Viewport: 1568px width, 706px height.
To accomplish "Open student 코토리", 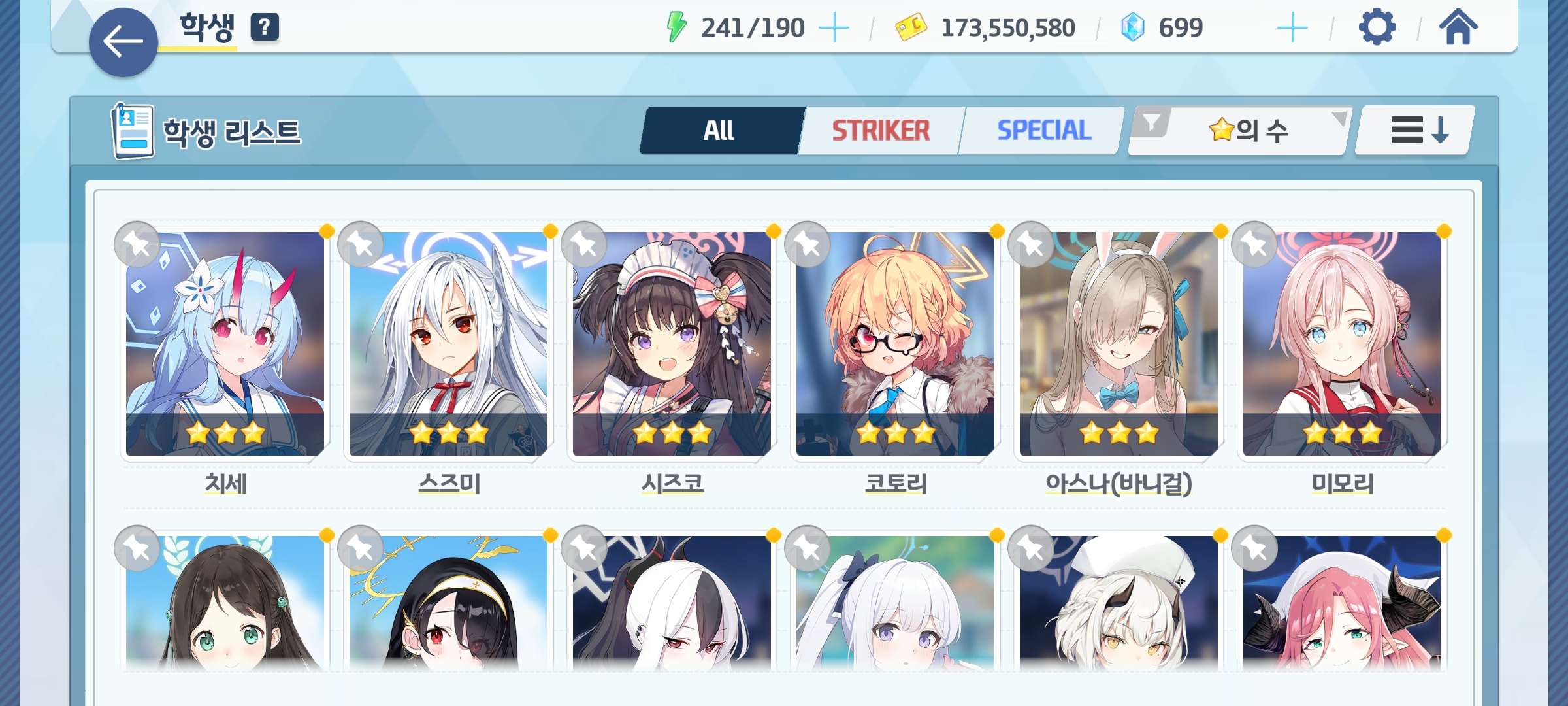I will (x=895, y=343).
